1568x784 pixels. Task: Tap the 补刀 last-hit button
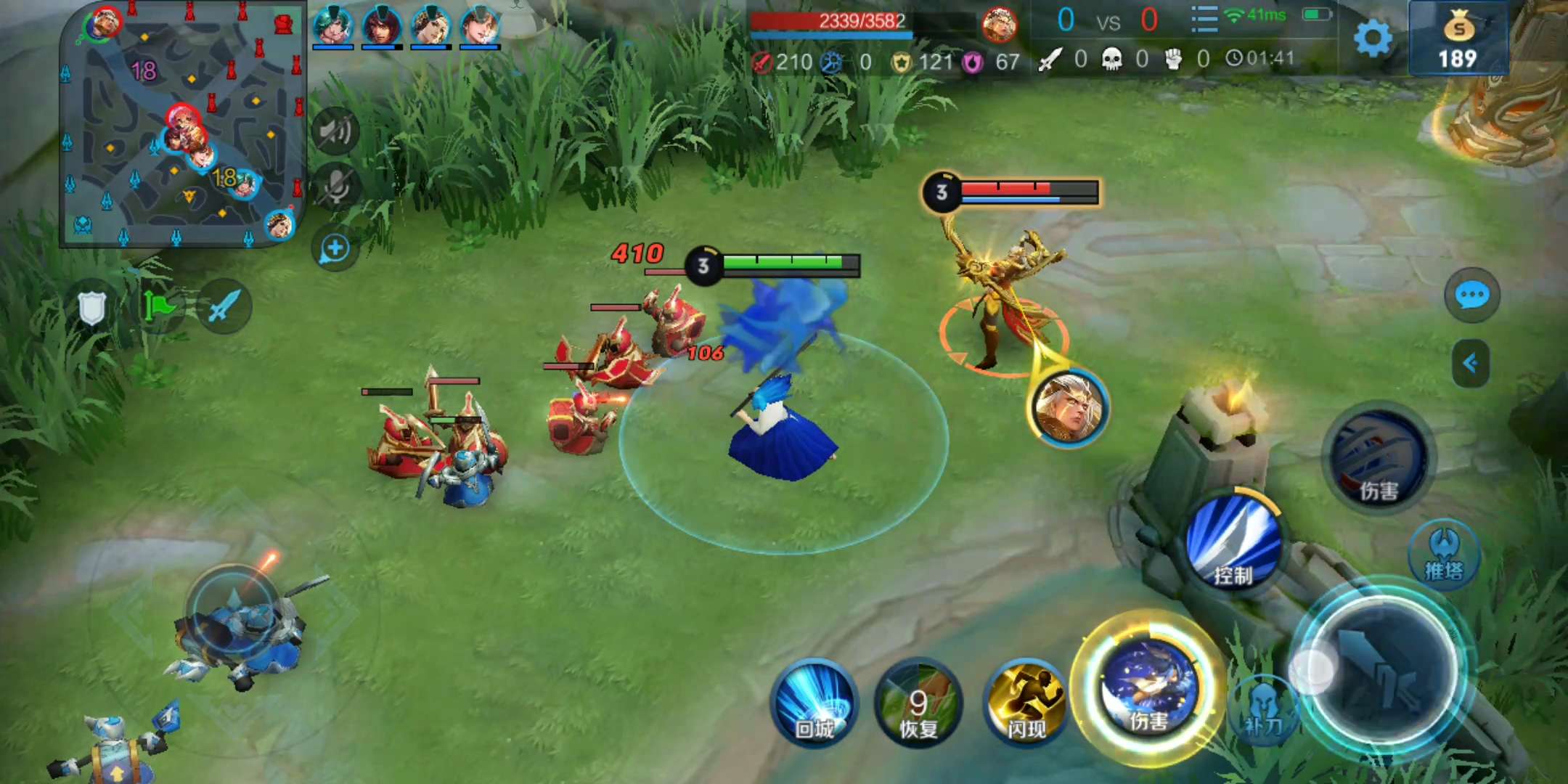coord(1263,709)
